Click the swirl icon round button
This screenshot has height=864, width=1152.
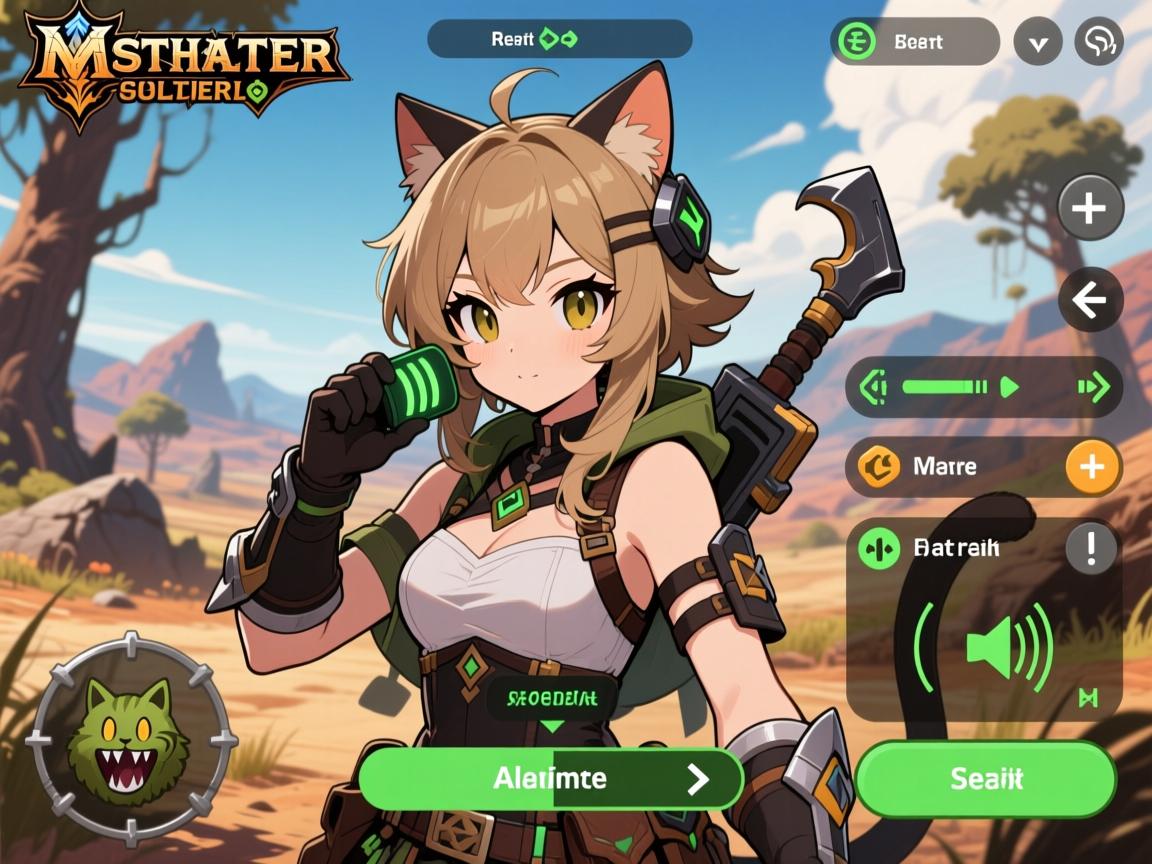1098,42
